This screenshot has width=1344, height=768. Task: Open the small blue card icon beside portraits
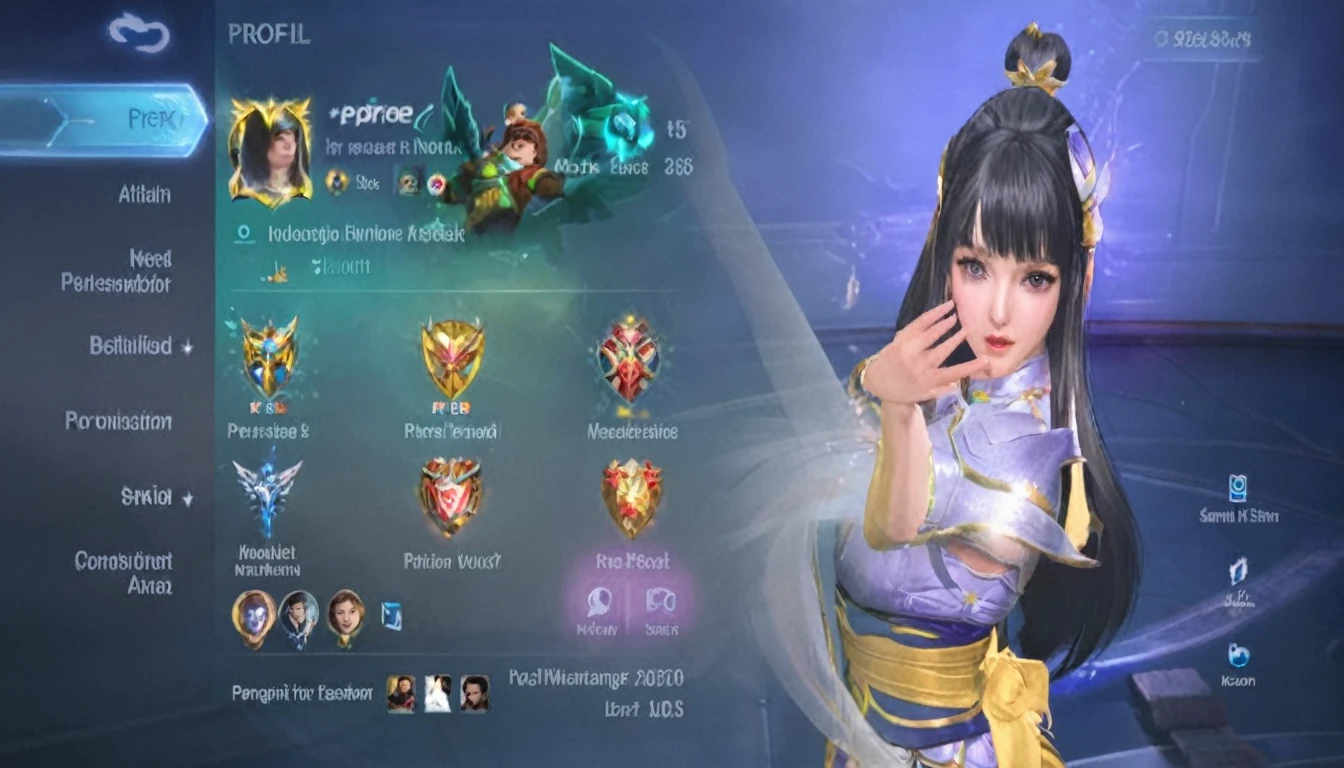[x=391, y=616]
